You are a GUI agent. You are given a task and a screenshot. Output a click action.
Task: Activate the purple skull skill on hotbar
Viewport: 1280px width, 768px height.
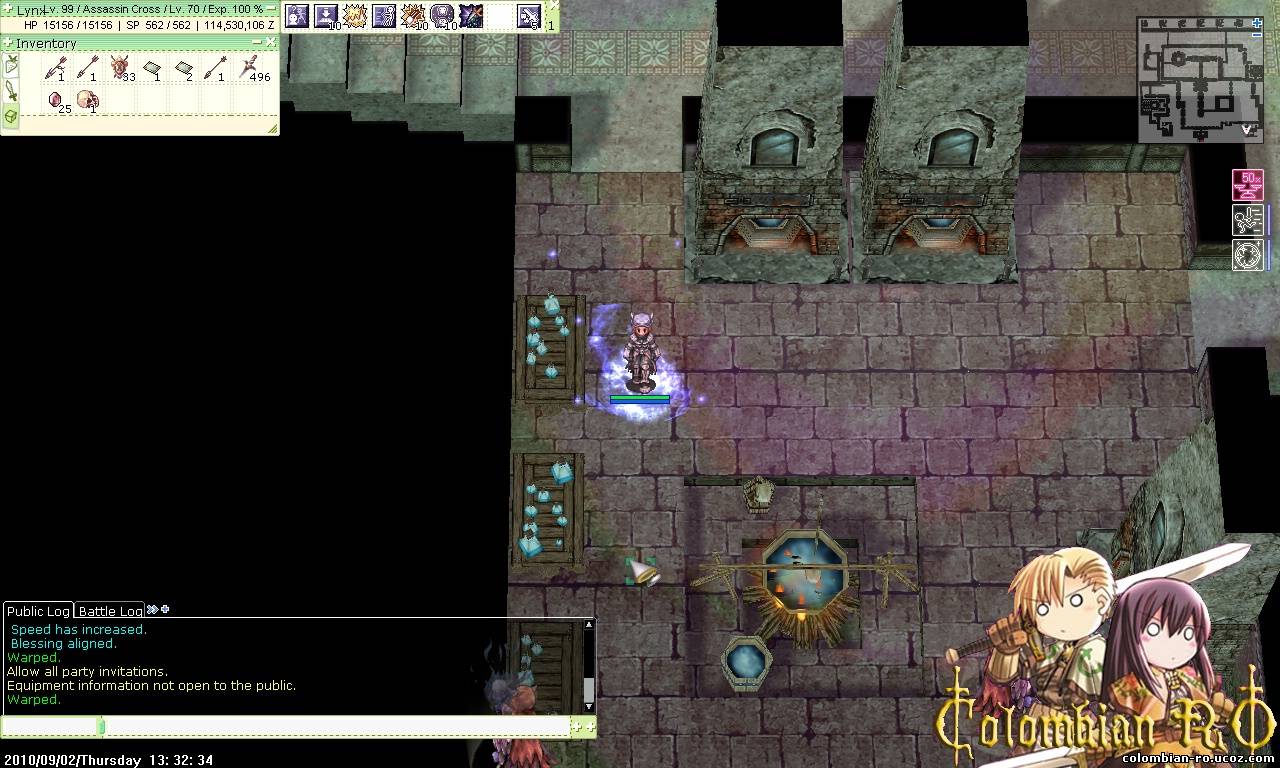point(442,15)
